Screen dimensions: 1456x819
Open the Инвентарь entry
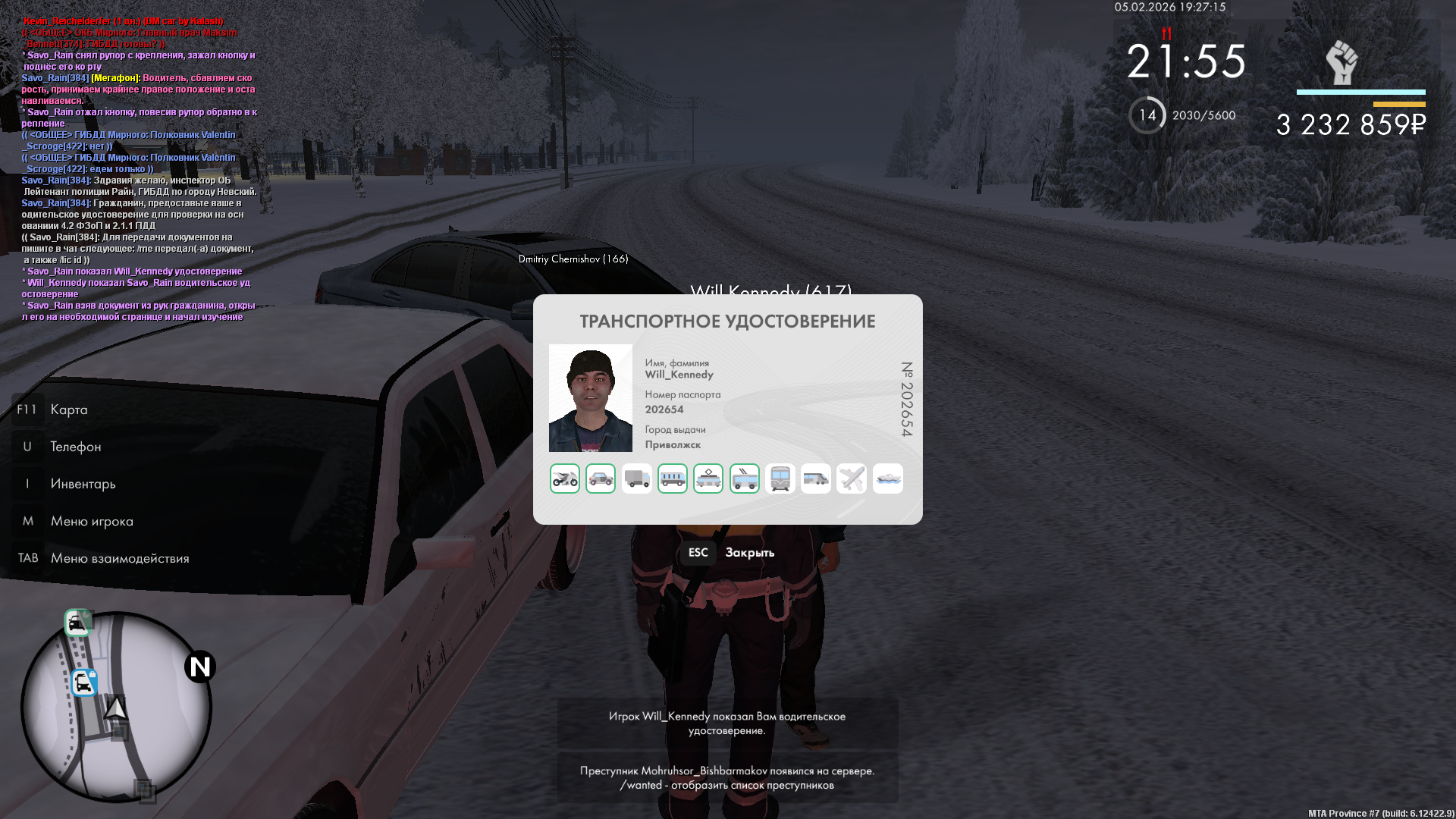(x=83, y=484)
